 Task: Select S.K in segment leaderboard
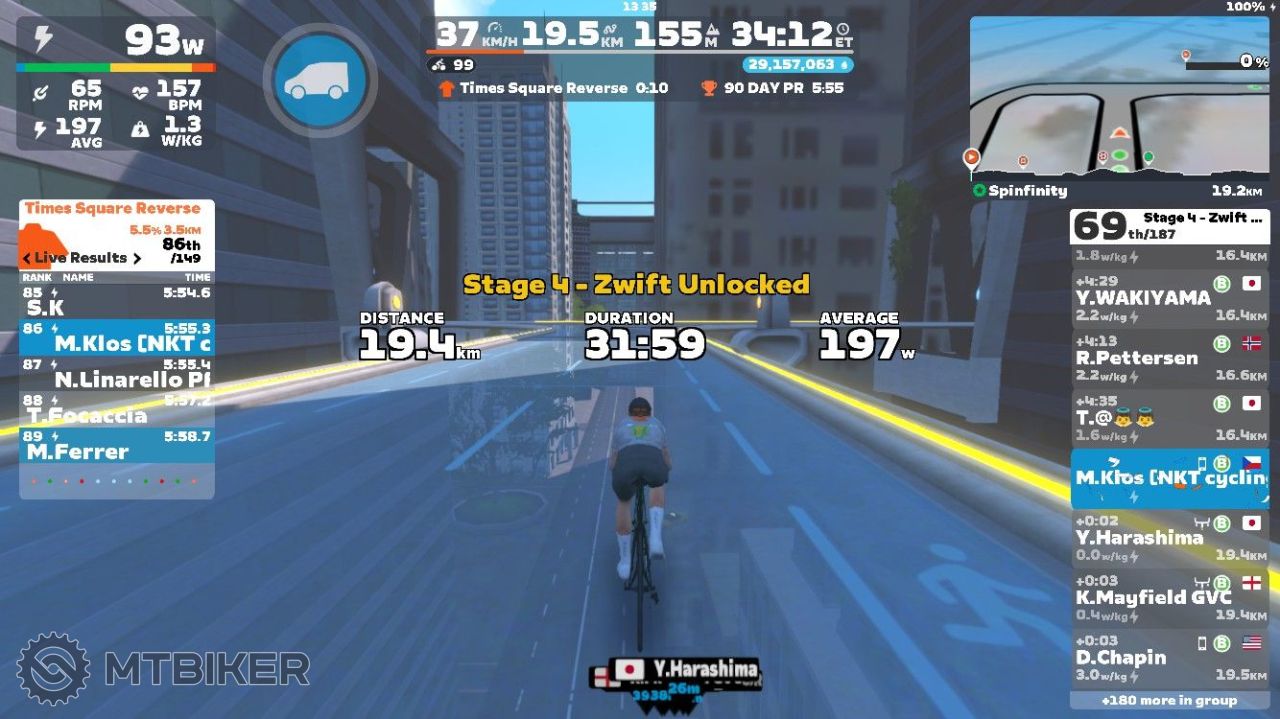[116, 301]
